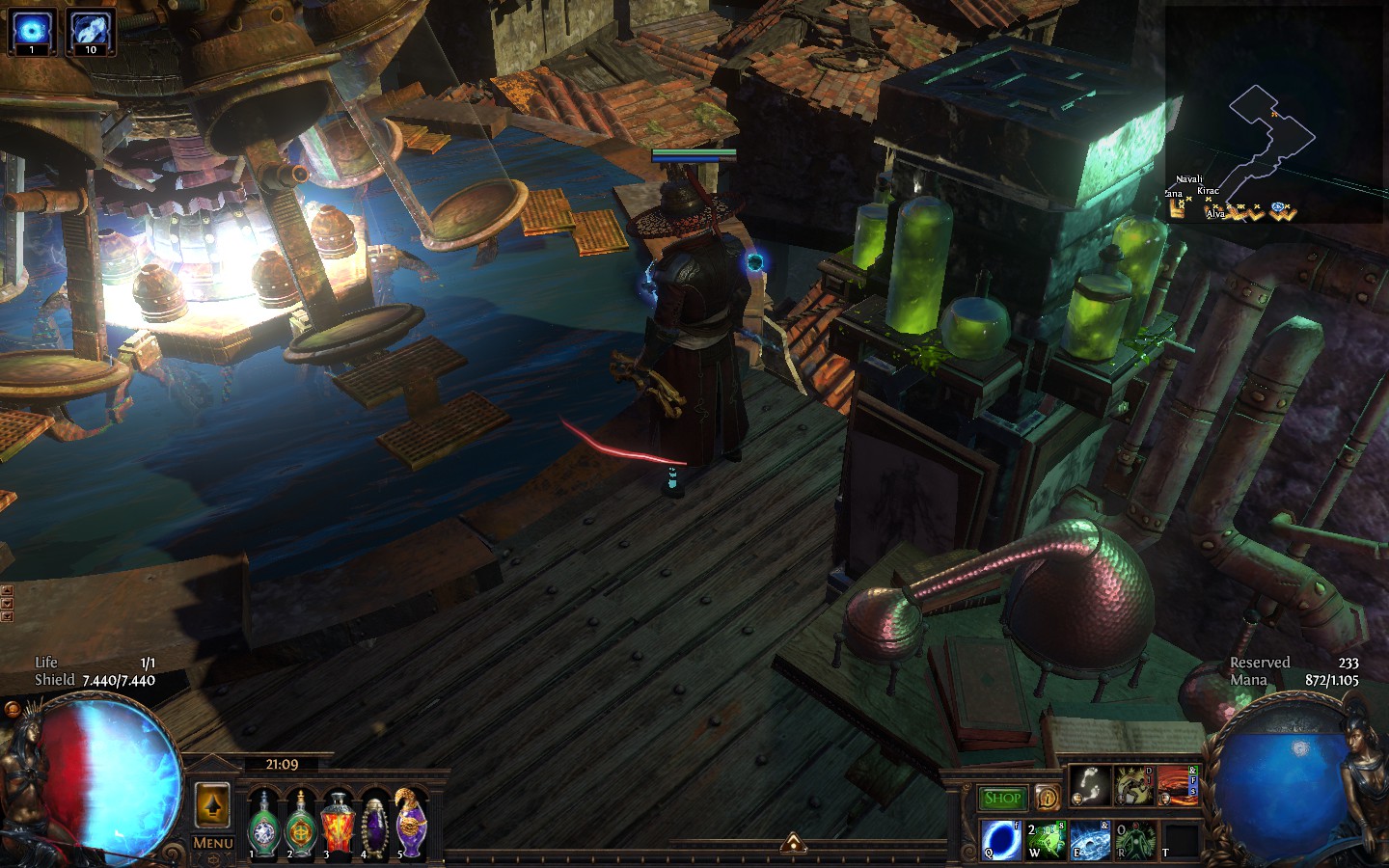Click the Phase Run footsteps skill icon

[1090, 786]
